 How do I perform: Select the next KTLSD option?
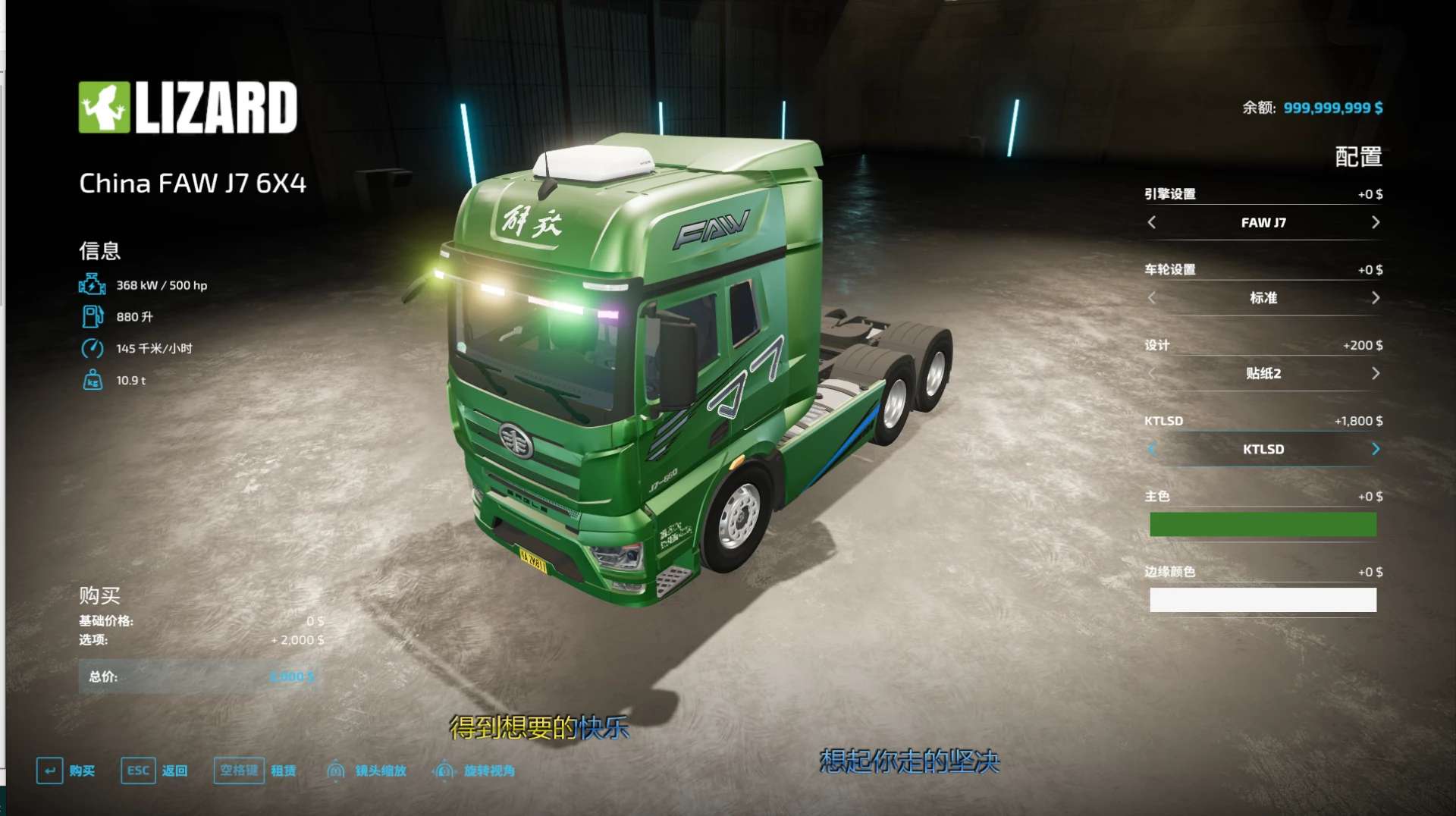click(1376, 449)
